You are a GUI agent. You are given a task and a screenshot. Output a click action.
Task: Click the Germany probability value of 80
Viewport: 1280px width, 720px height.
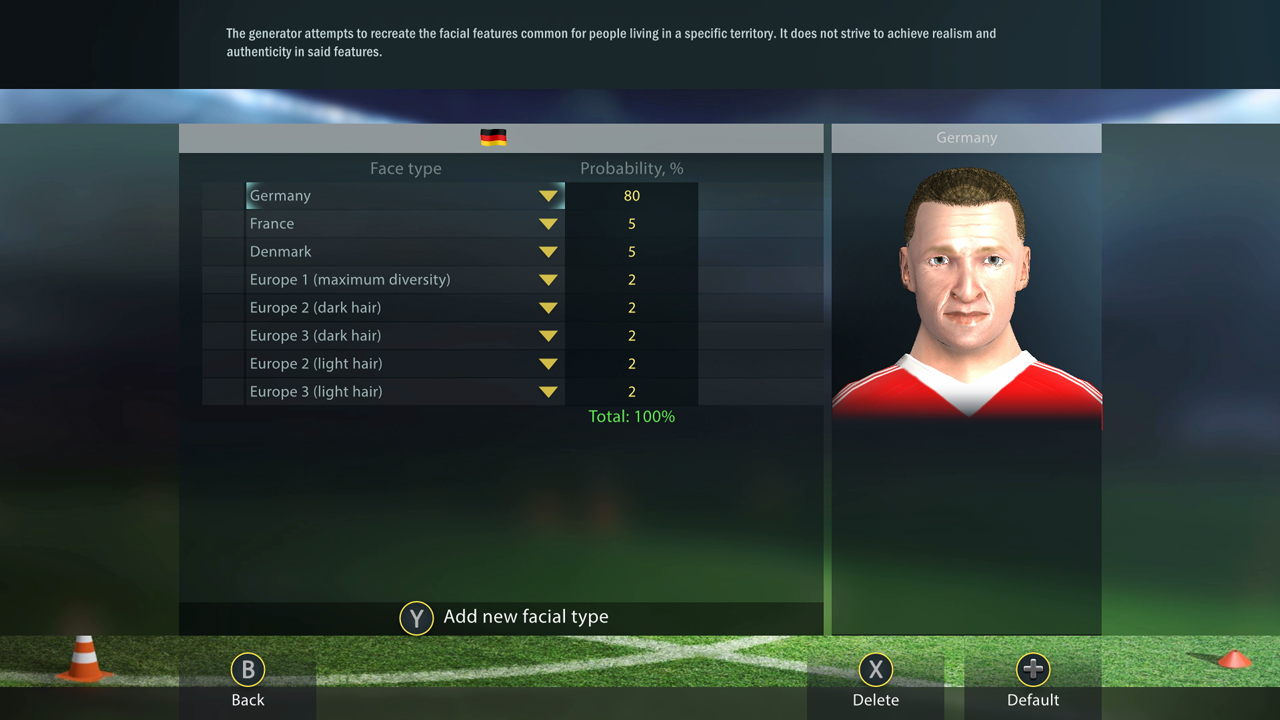(631, 195)
